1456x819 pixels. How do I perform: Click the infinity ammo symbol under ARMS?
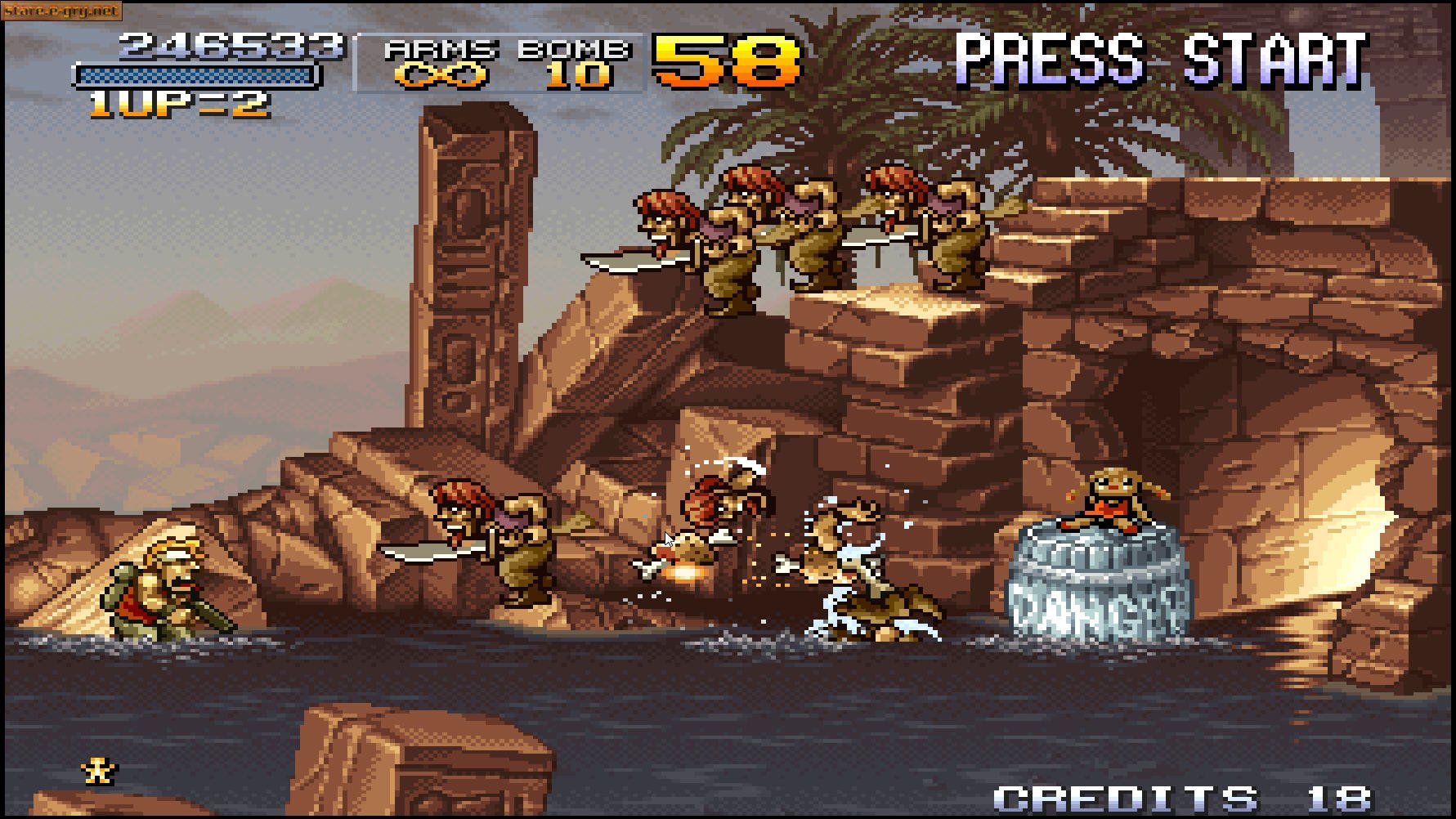[441, 76]
